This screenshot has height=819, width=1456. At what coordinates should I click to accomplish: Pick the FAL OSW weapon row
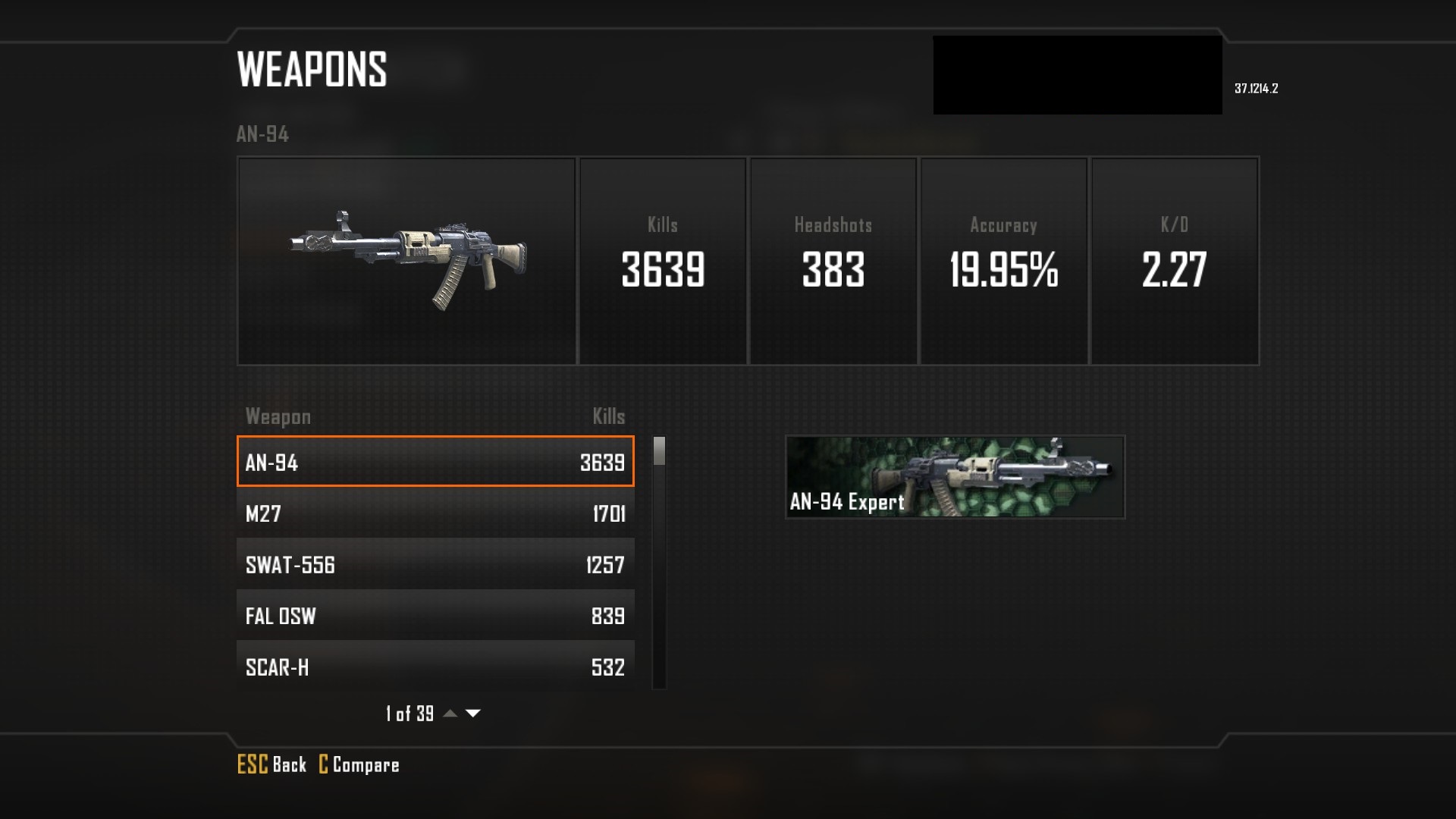pos(435,615)
